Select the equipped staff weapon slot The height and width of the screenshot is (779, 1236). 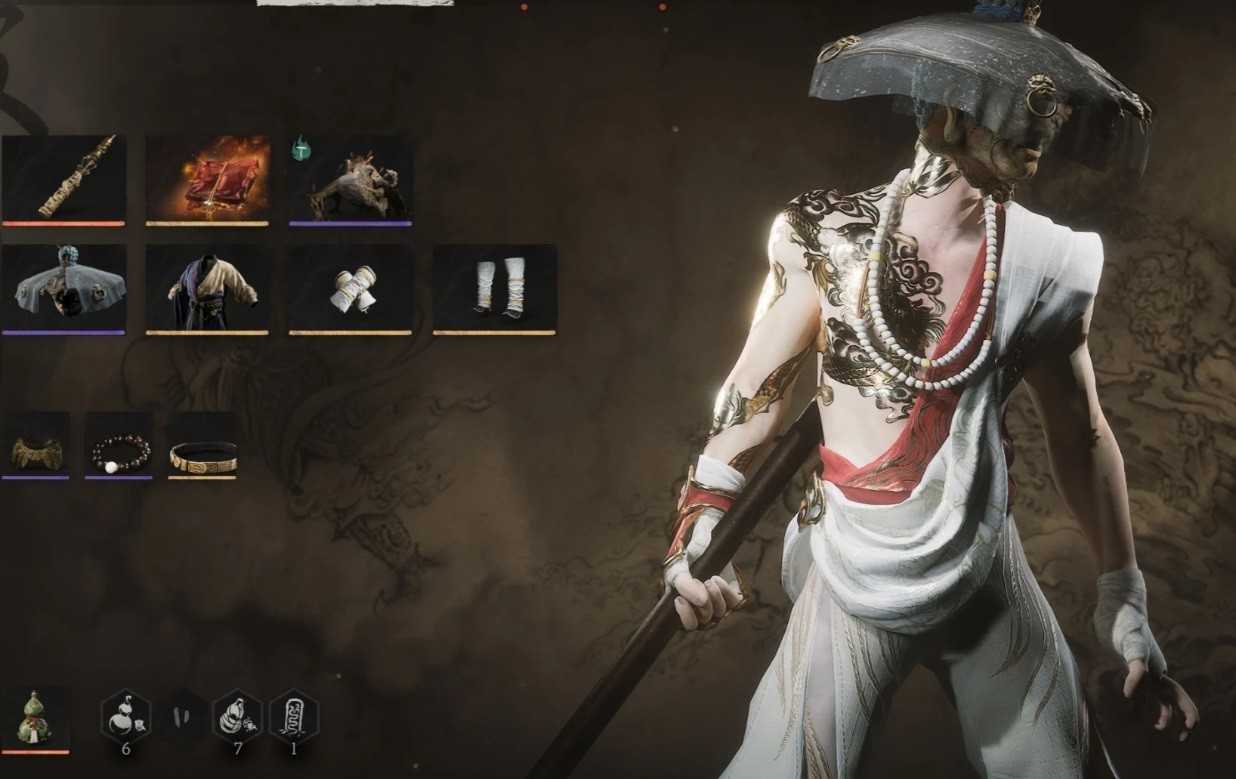coord(64,178)
